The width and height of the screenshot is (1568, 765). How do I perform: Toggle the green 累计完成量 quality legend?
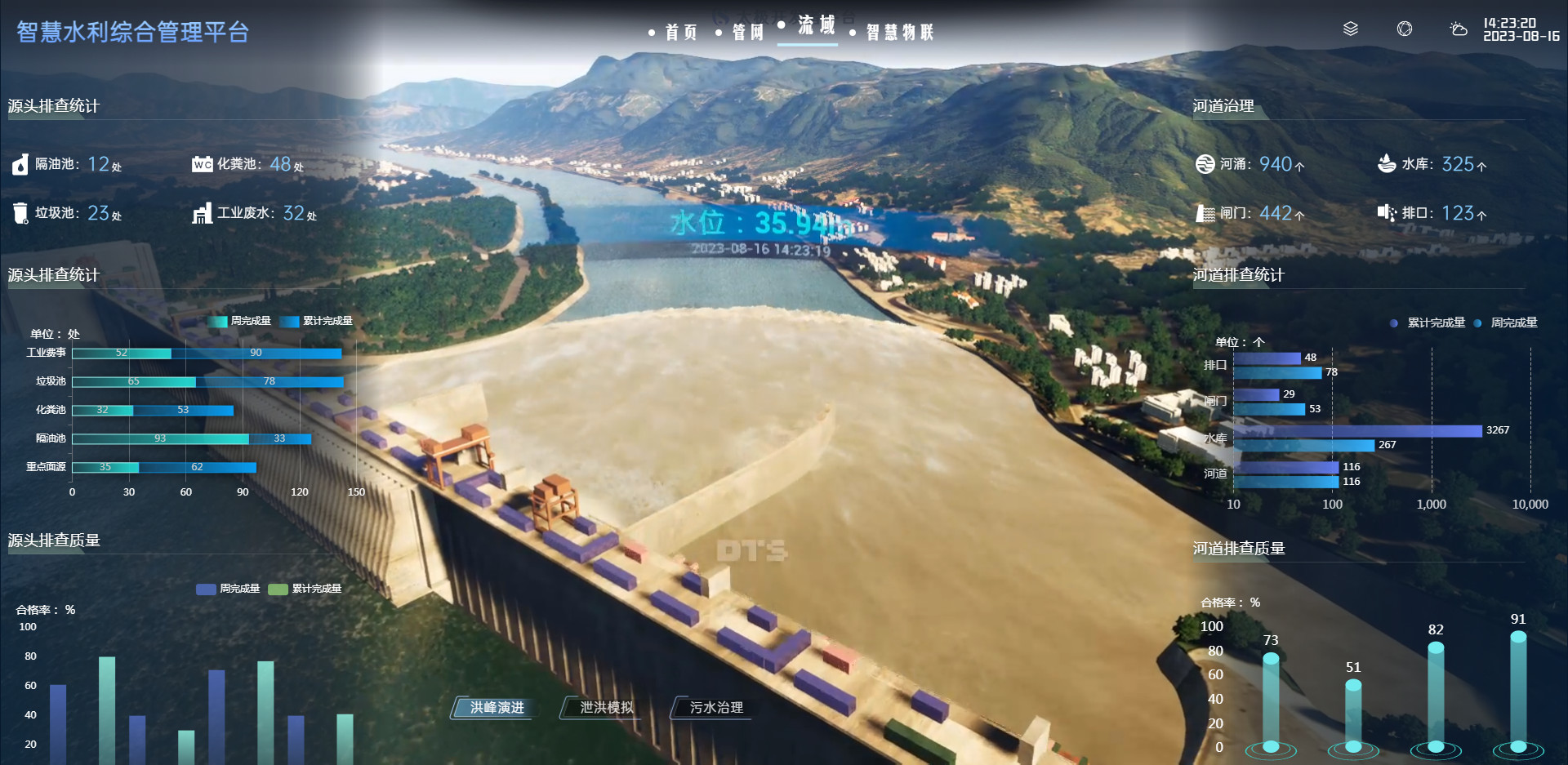pyautogui.click(x=306, y=589)
